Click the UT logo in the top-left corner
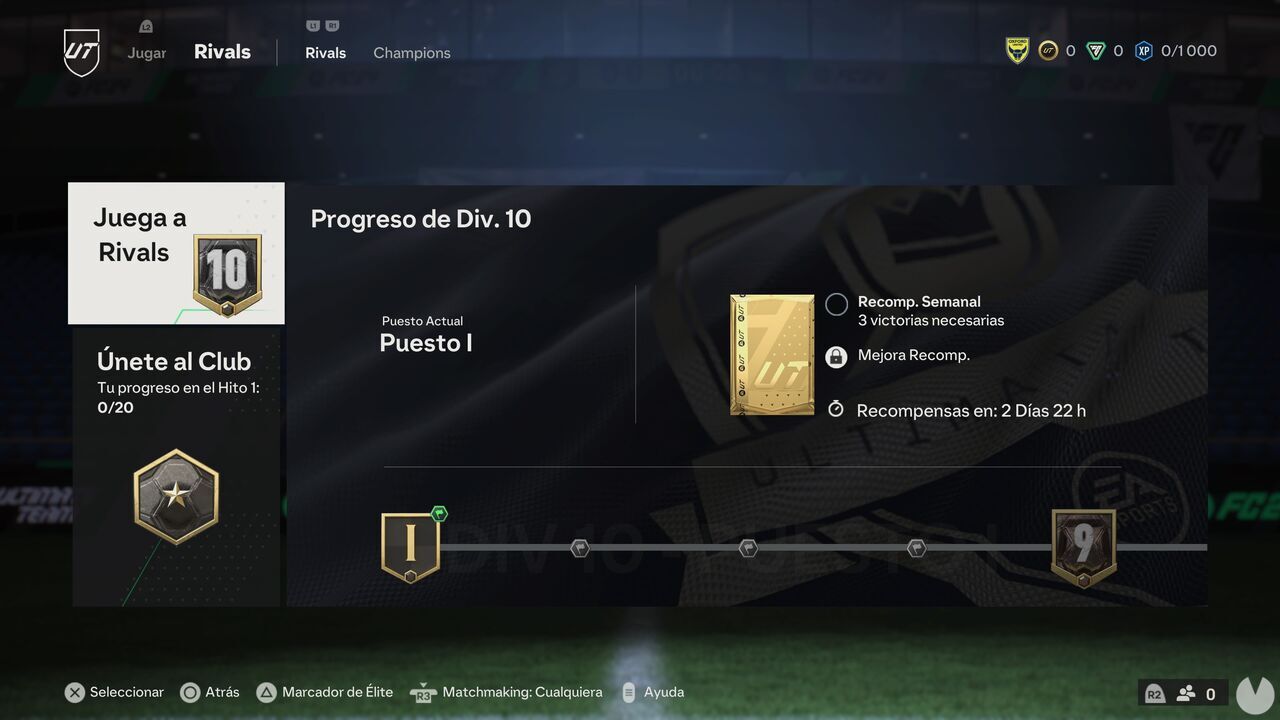The image size is (1280, 720). [x=80, y=52]
